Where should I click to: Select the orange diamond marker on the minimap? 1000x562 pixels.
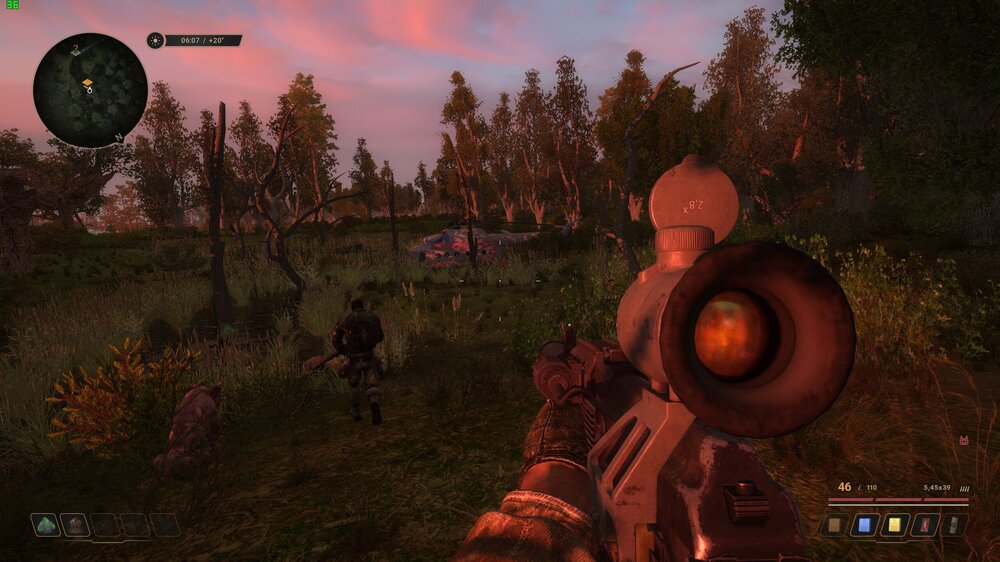pyautogui.click(x=87, y=82)
